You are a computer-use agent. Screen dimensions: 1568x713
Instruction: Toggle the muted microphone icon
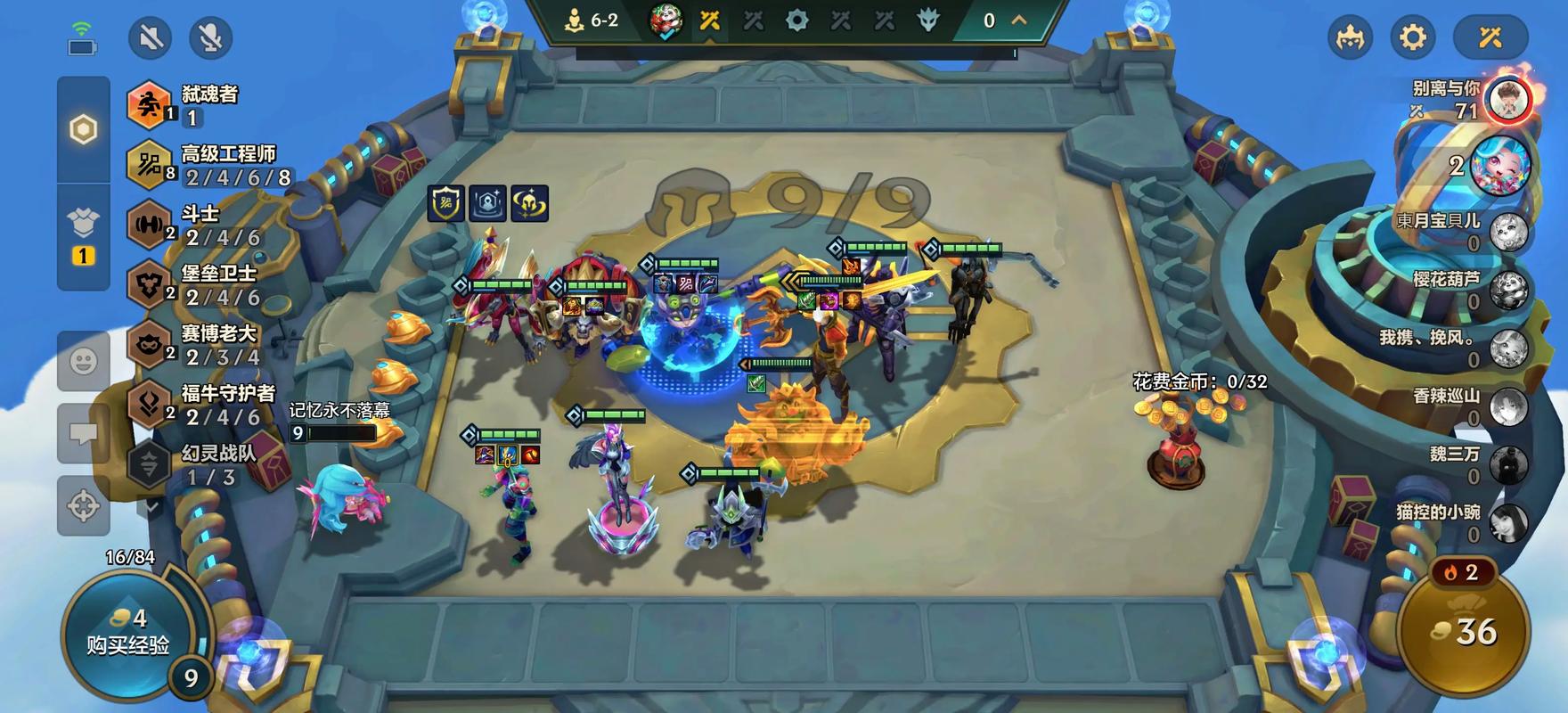click(211, 37)
